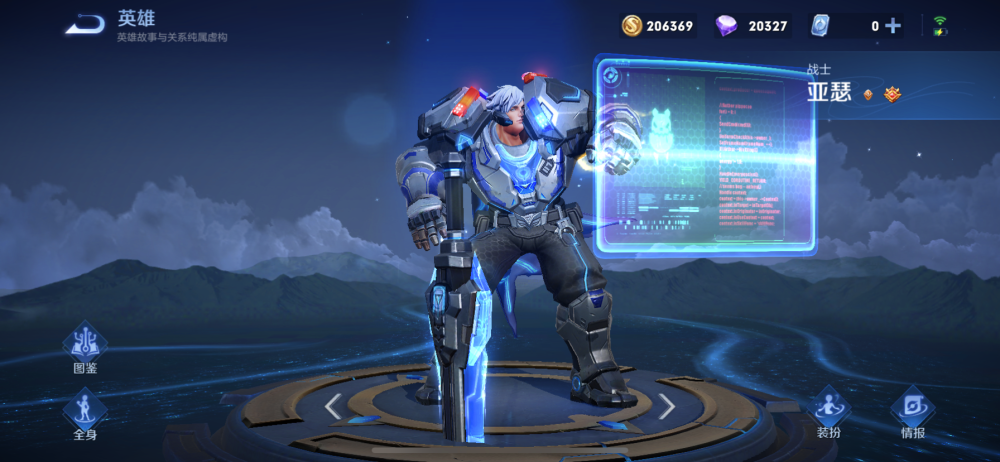Tap the orange hero badge emblem
Image resolution: width=1000 pixels, height=462 pixels.
[892, 94]
